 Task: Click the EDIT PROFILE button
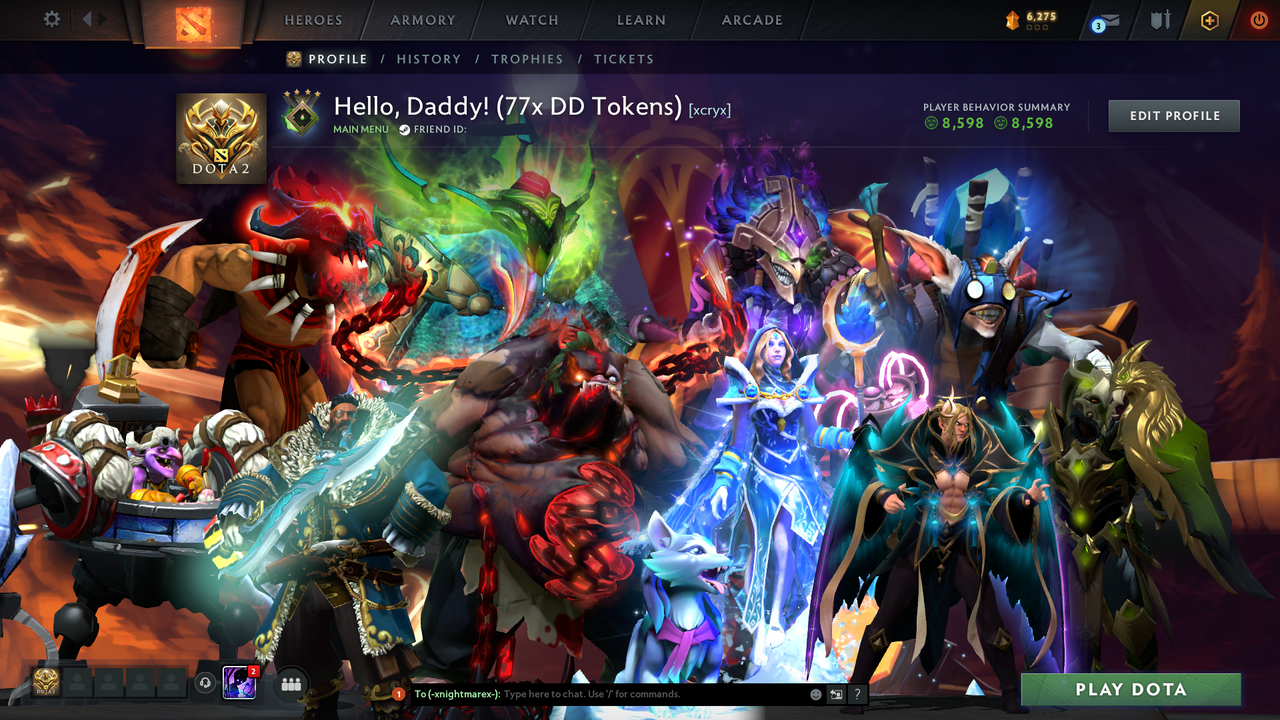click(x=1173, y=115)
